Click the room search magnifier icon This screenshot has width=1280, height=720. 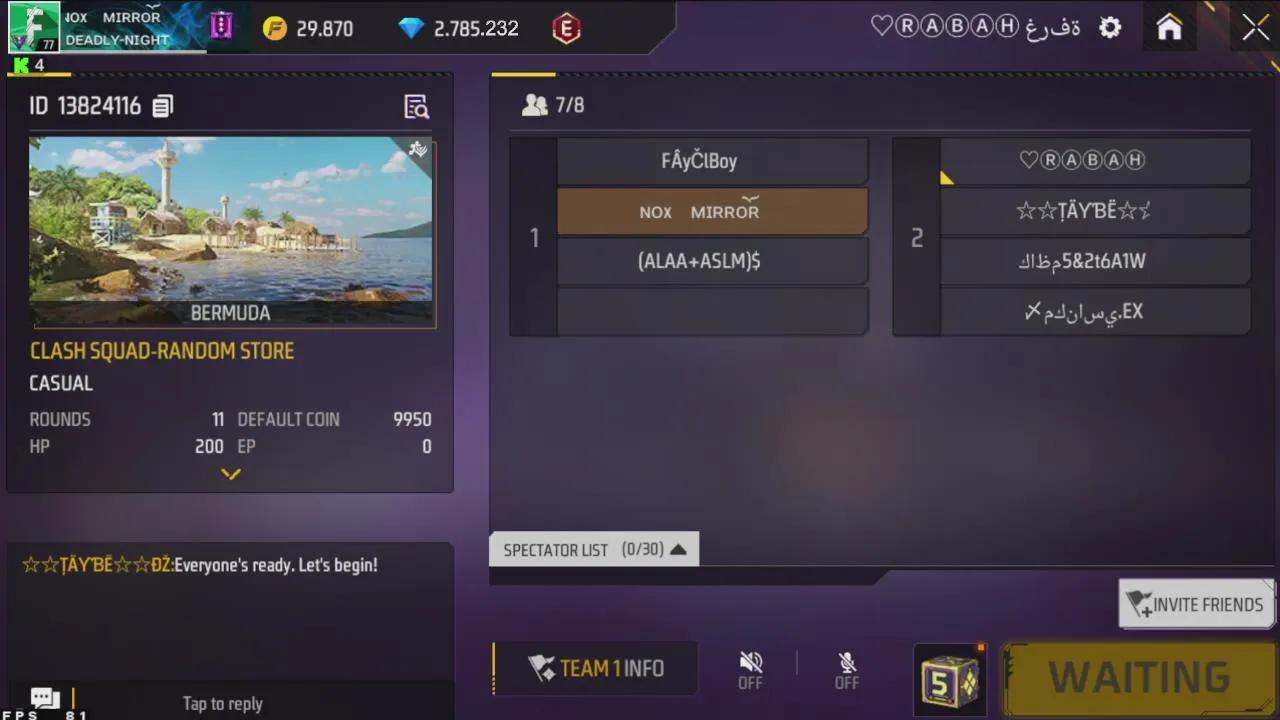(417, 107)
